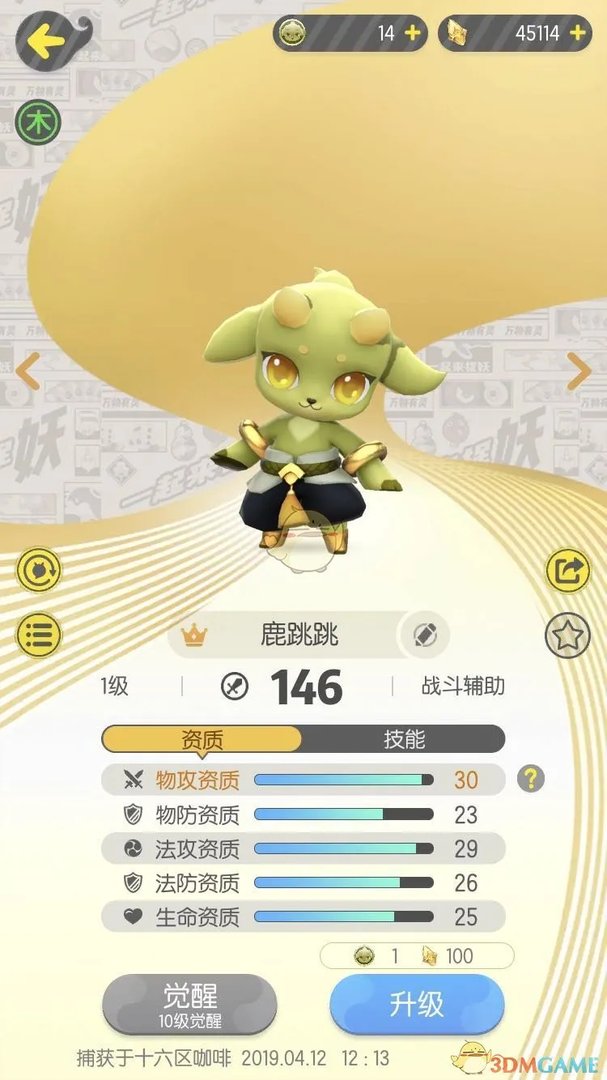
Task: Click the round refresh icon button
Action: pyautogui.click(x=39, y=571)
